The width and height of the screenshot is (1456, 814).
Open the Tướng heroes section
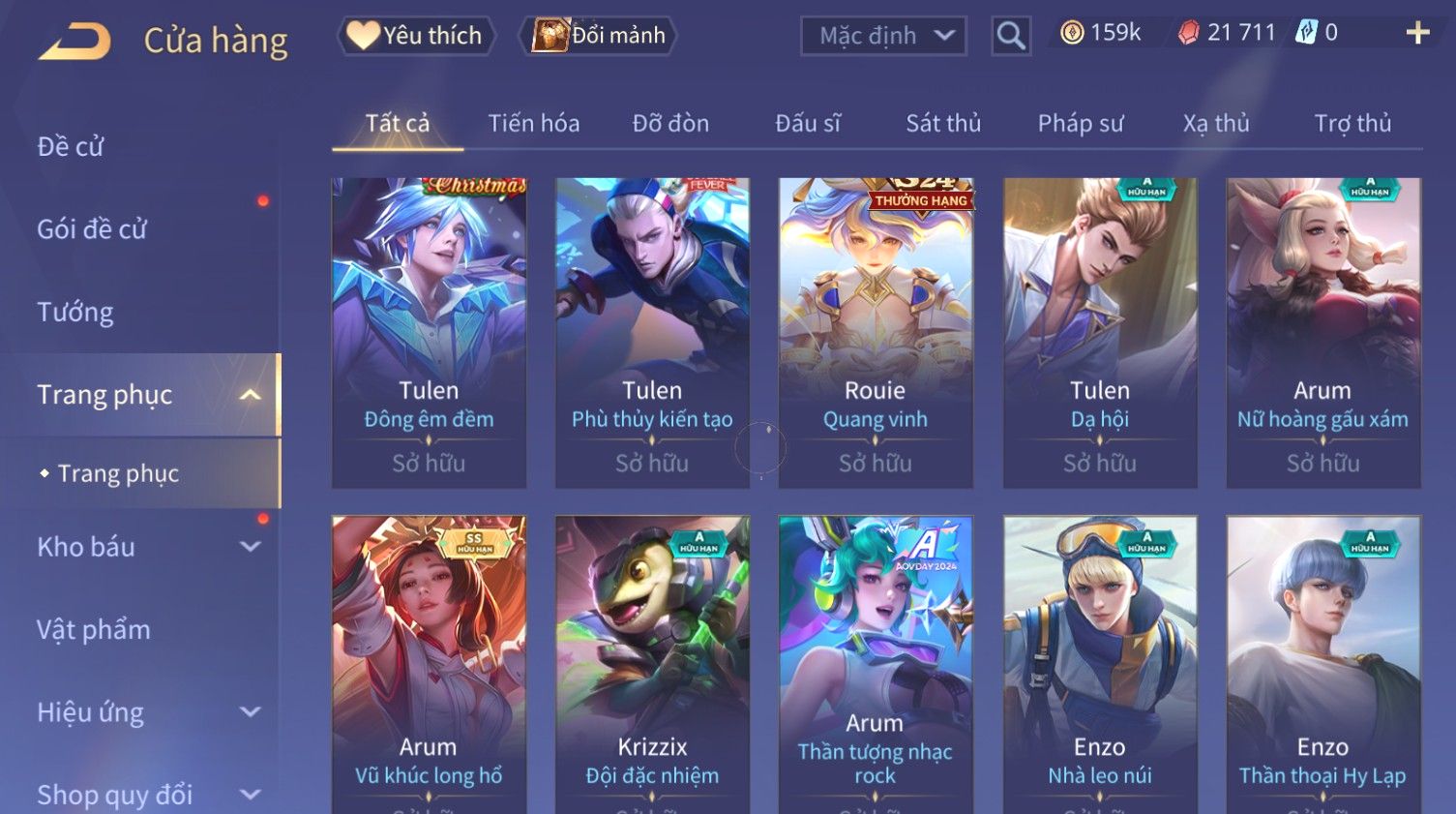tap(75, 312)
